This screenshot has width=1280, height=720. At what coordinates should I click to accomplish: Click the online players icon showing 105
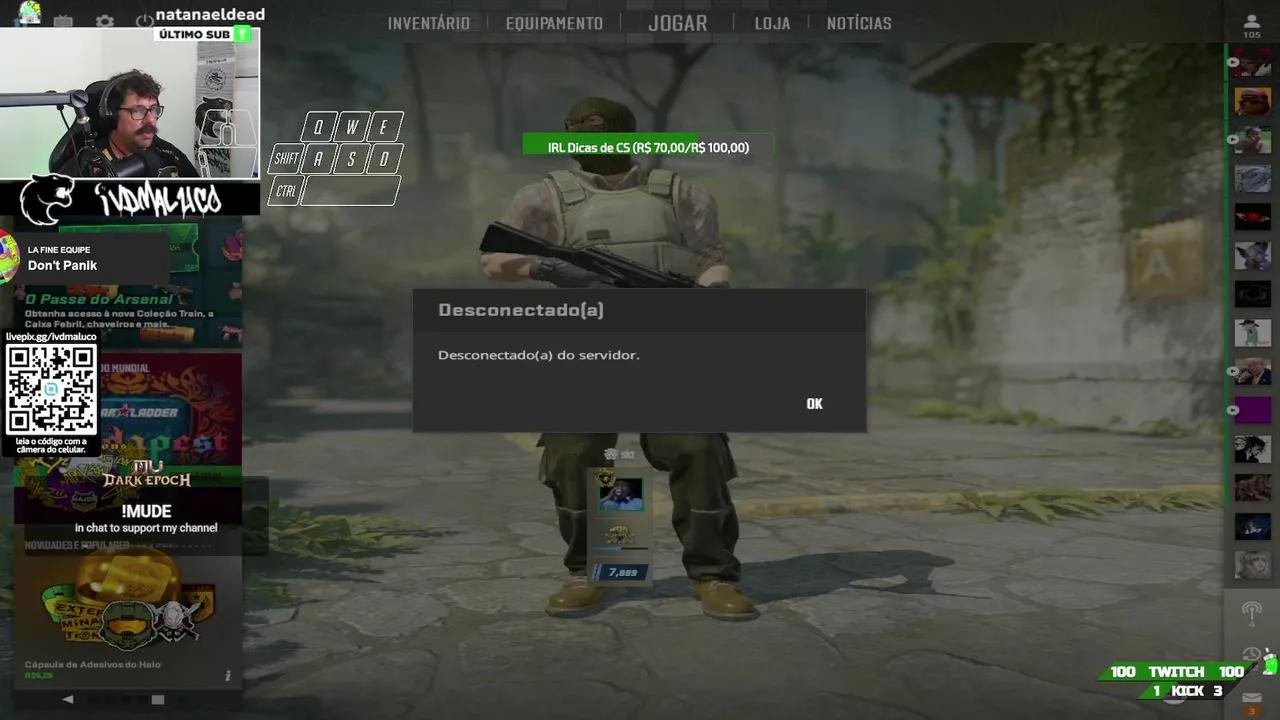1253,22
